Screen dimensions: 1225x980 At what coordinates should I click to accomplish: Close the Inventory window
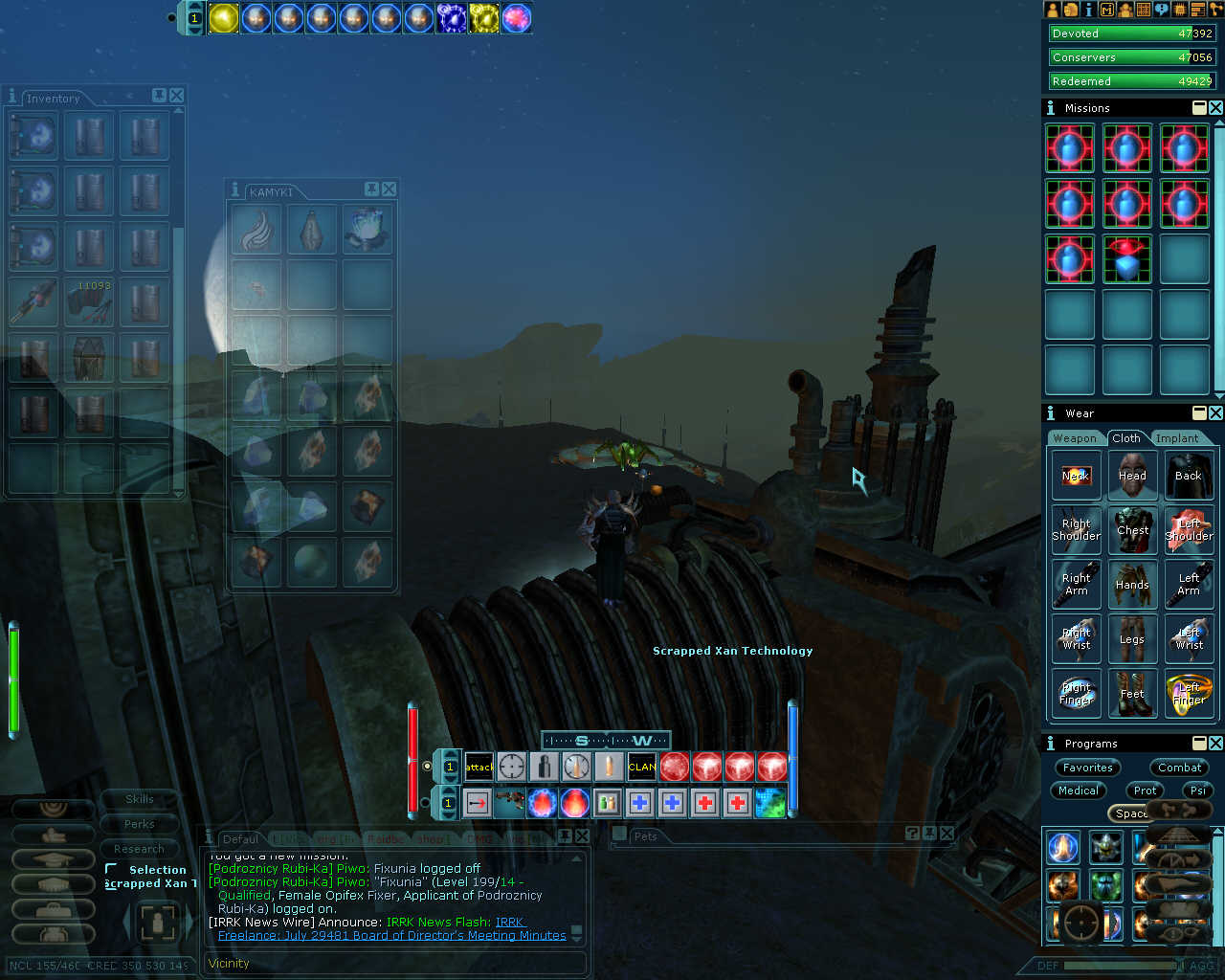click(177, 96)
